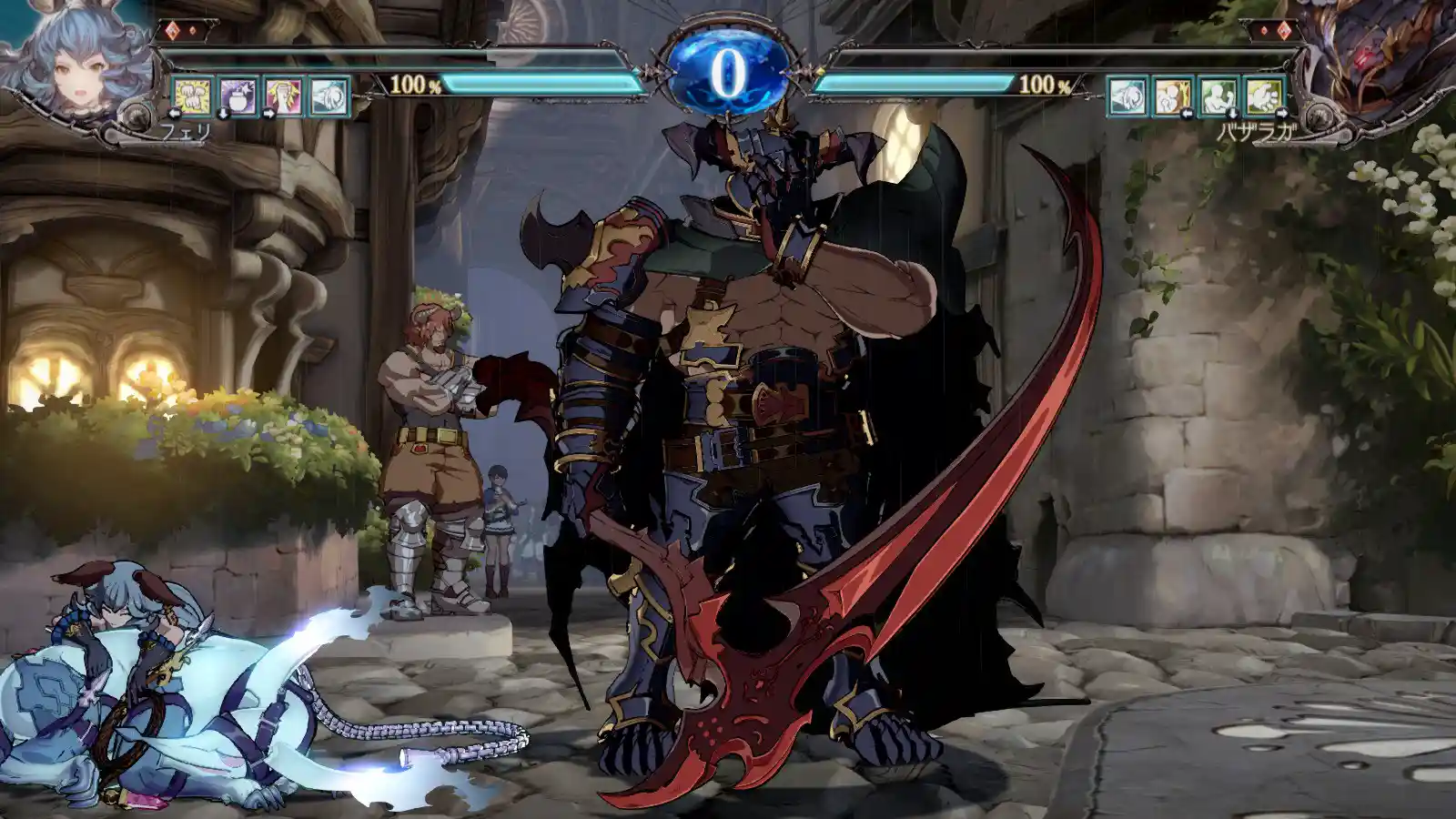Choose Vaseraga's yellow punching-fist skill icon

pyautogui.click(x=1264, y=96)
